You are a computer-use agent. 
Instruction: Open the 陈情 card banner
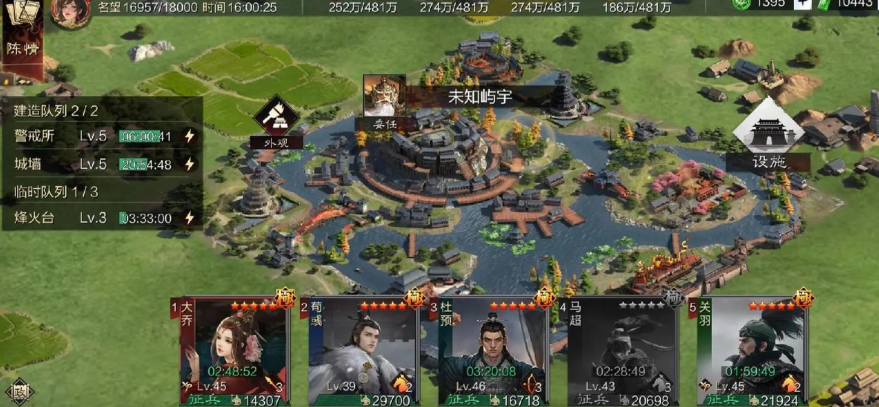click(x=21, y=47)
